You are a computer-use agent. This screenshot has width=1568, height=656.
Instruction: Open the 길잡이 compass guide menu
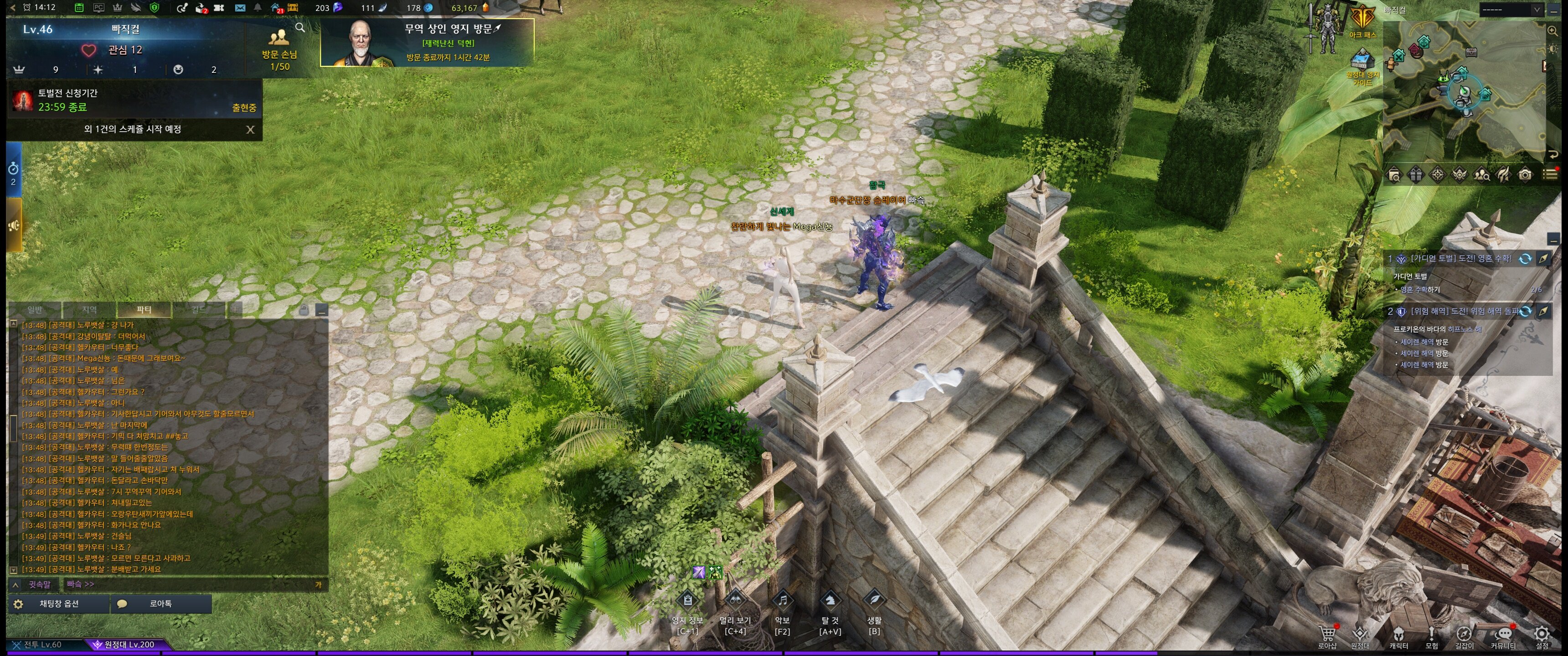1464,635
